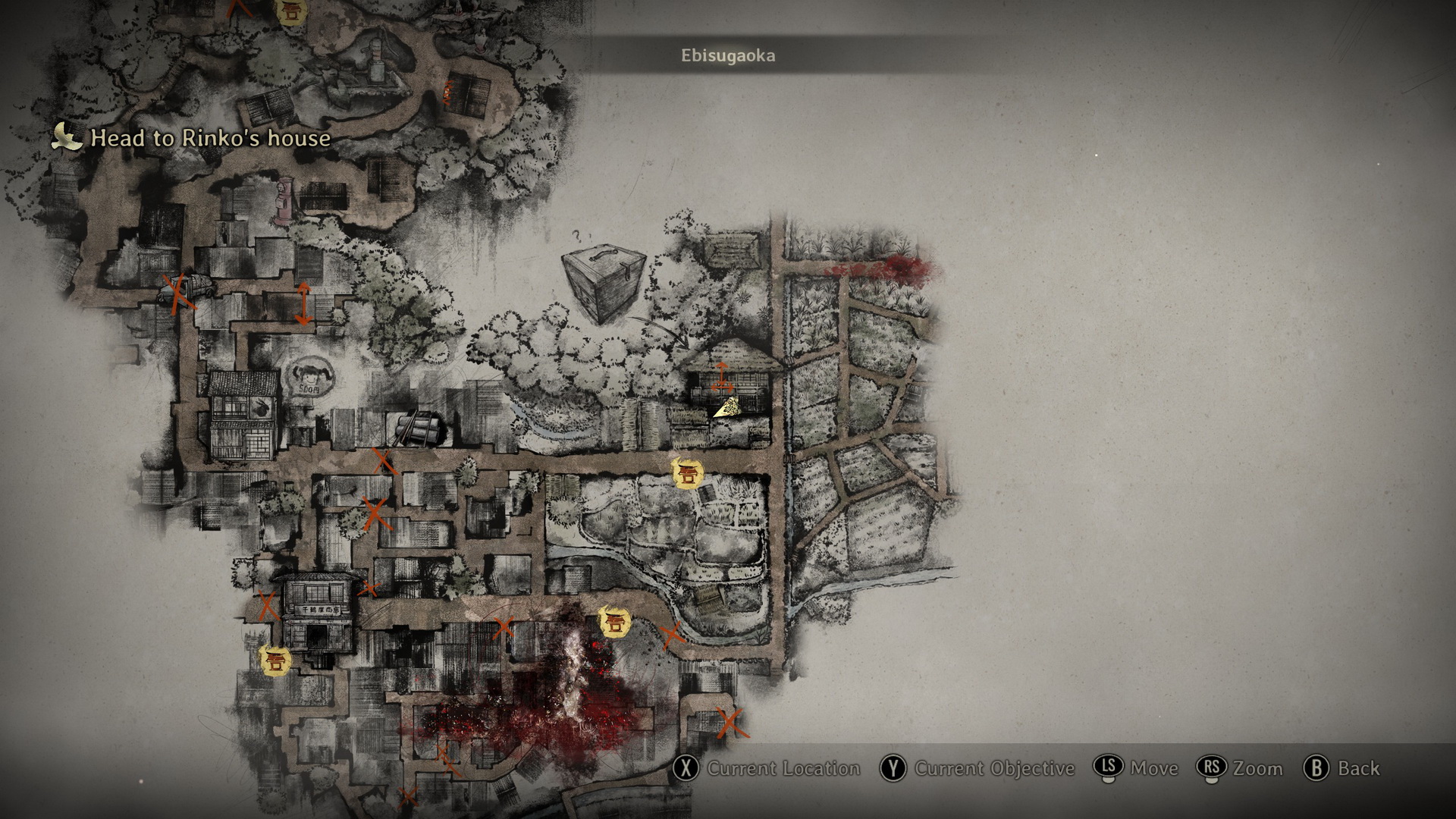This screenshot has height=819, width=1456.
Task: Inspect the mystery box sketch with question marks
Action: coord(604,283)
